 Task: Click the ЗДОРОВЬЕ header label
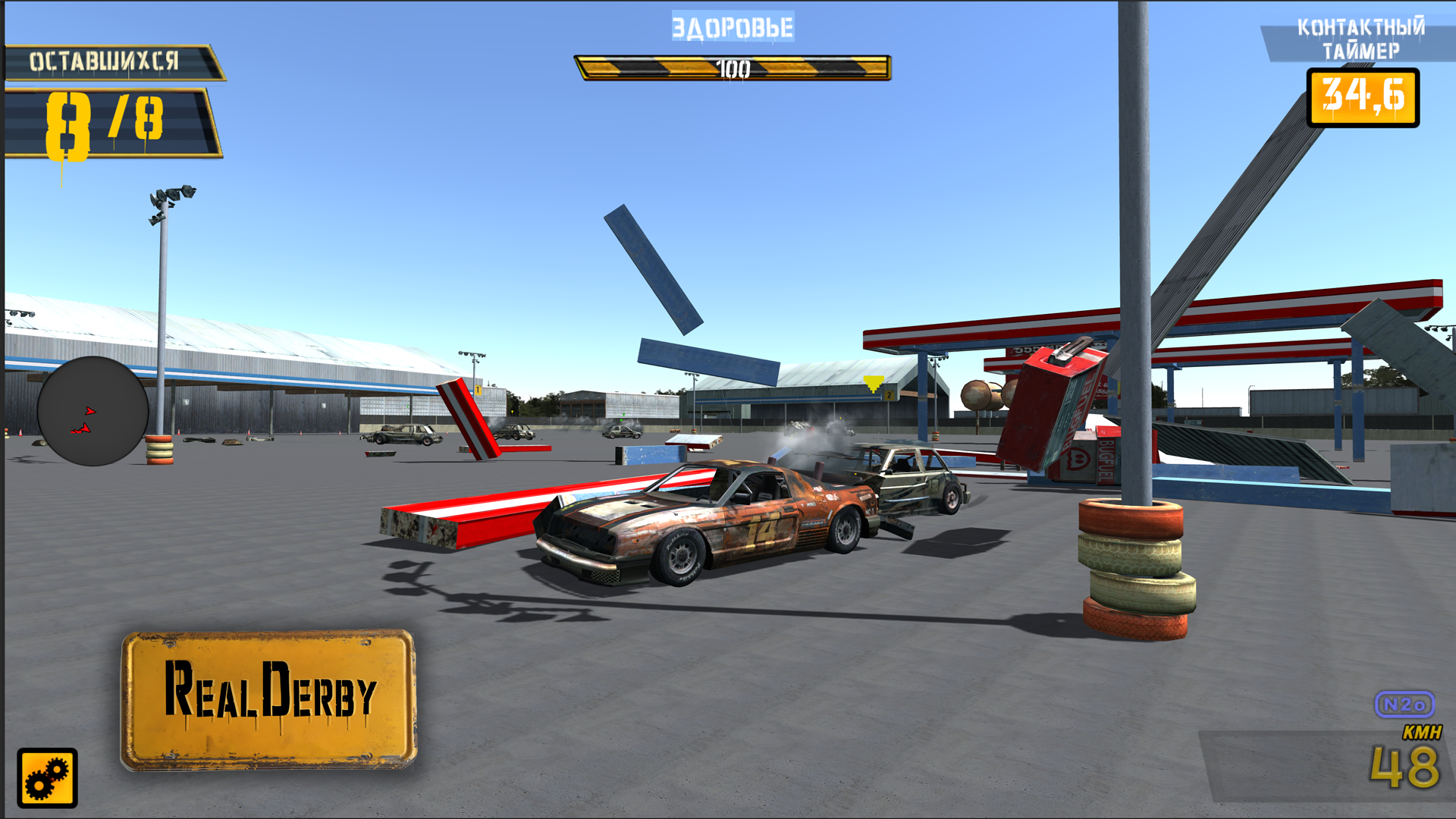[732, 27]
